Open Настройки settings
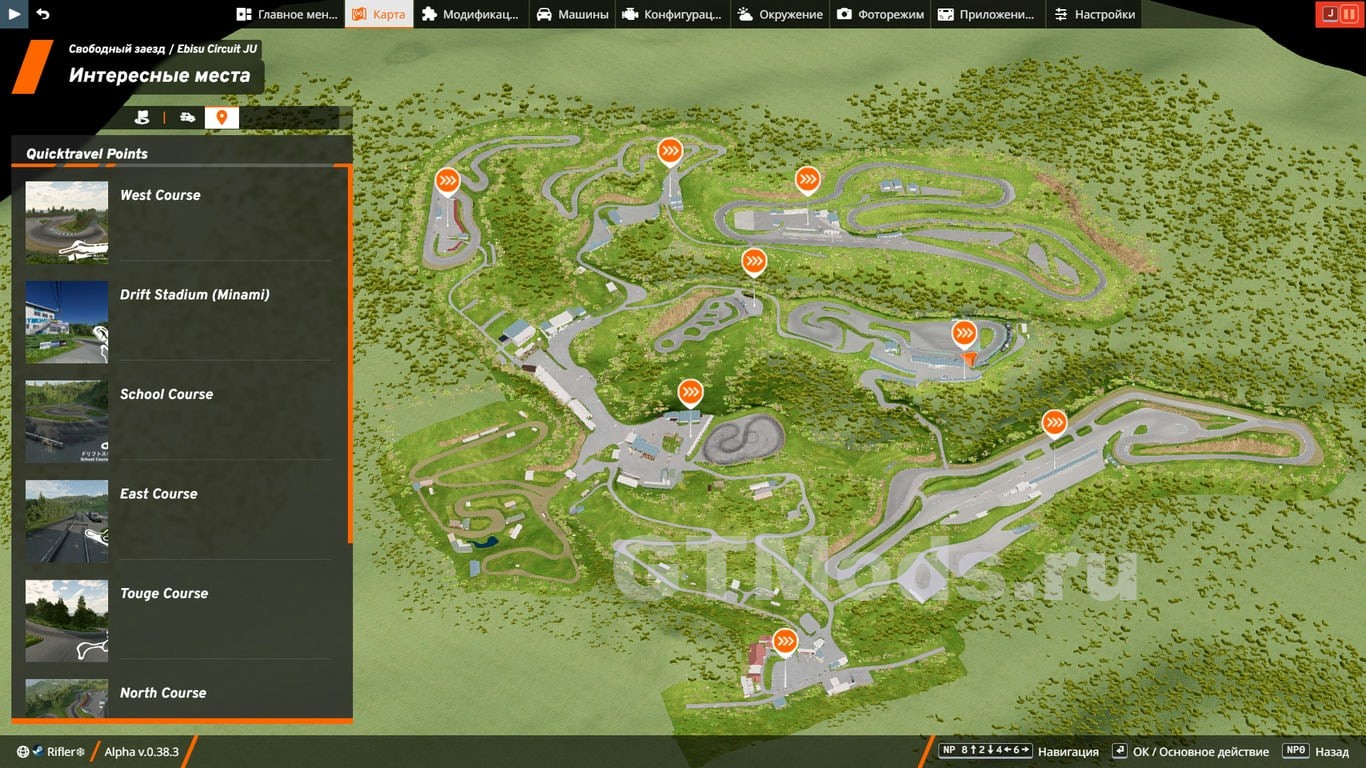1366x768 pixels. tap(1094, 14)
